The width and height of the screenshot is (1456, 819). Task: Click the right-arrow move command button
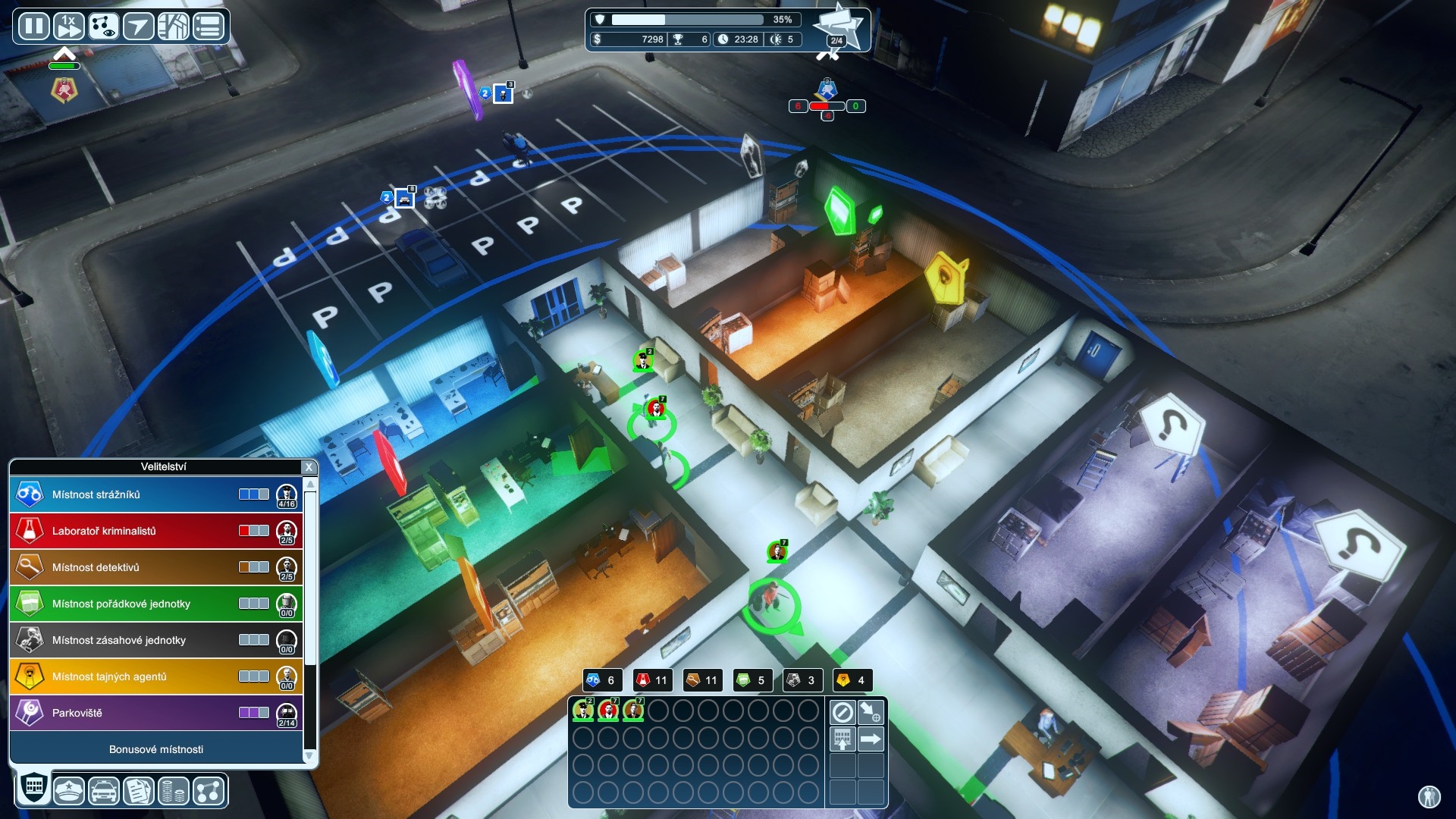871,739
